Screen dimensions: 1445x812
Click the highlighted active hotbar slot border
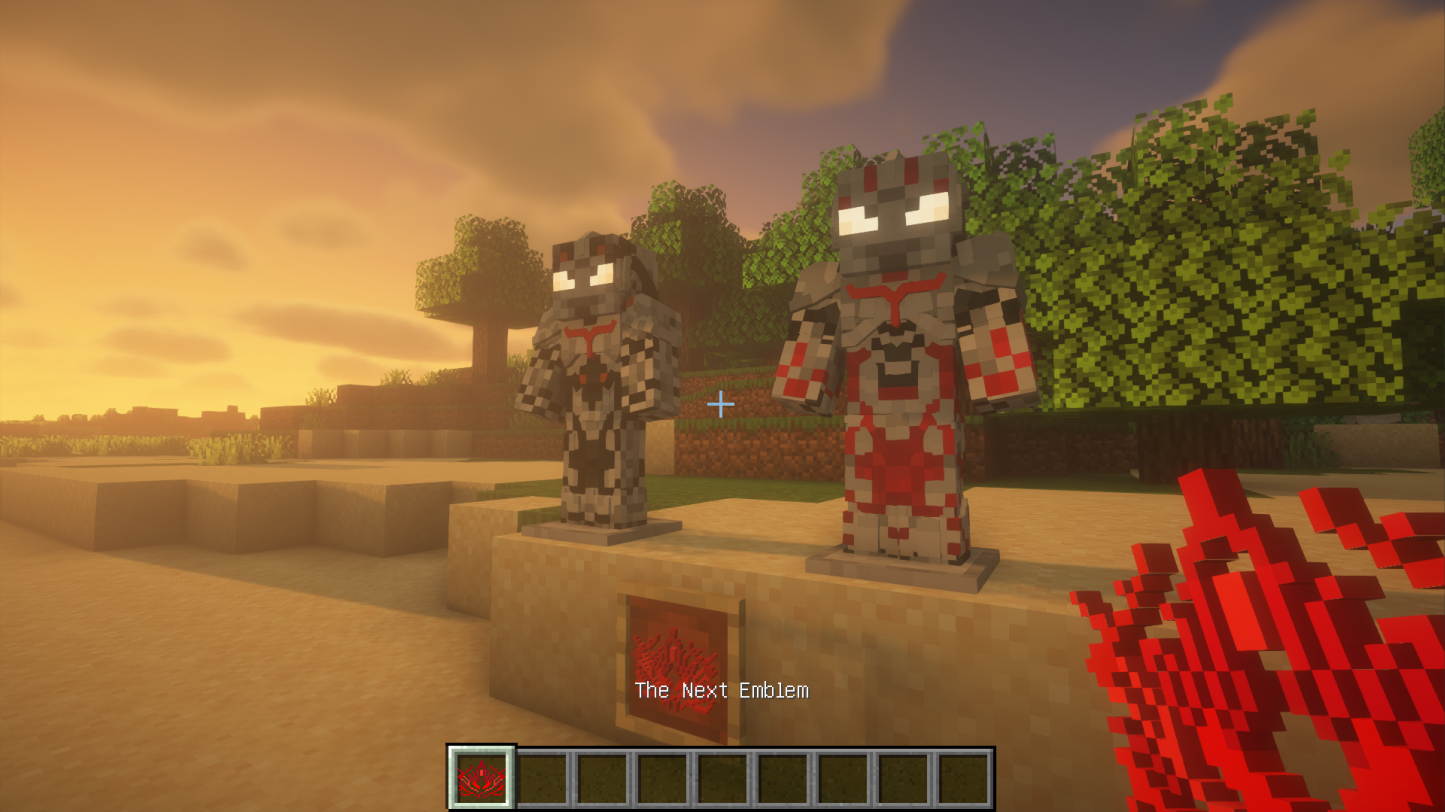pyautogui.click(x=480, y=776)
